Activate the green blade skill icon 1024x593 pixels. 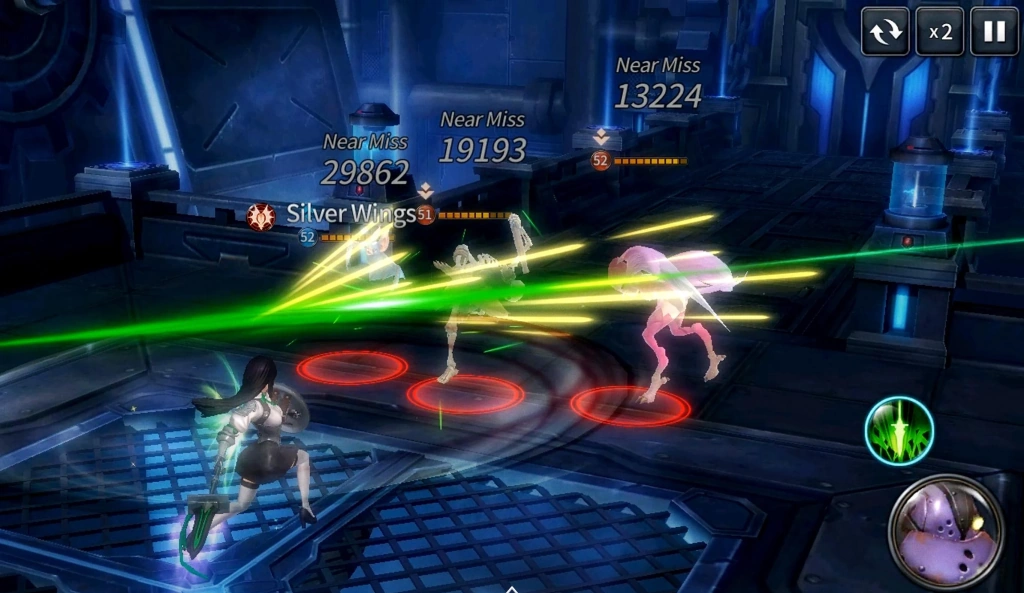pos(899,431)
